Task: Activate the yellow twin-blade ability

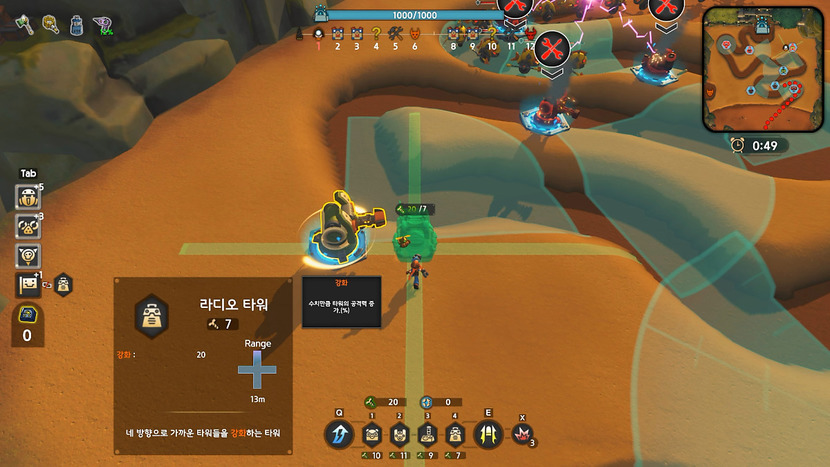Action: tap(488, 435)
